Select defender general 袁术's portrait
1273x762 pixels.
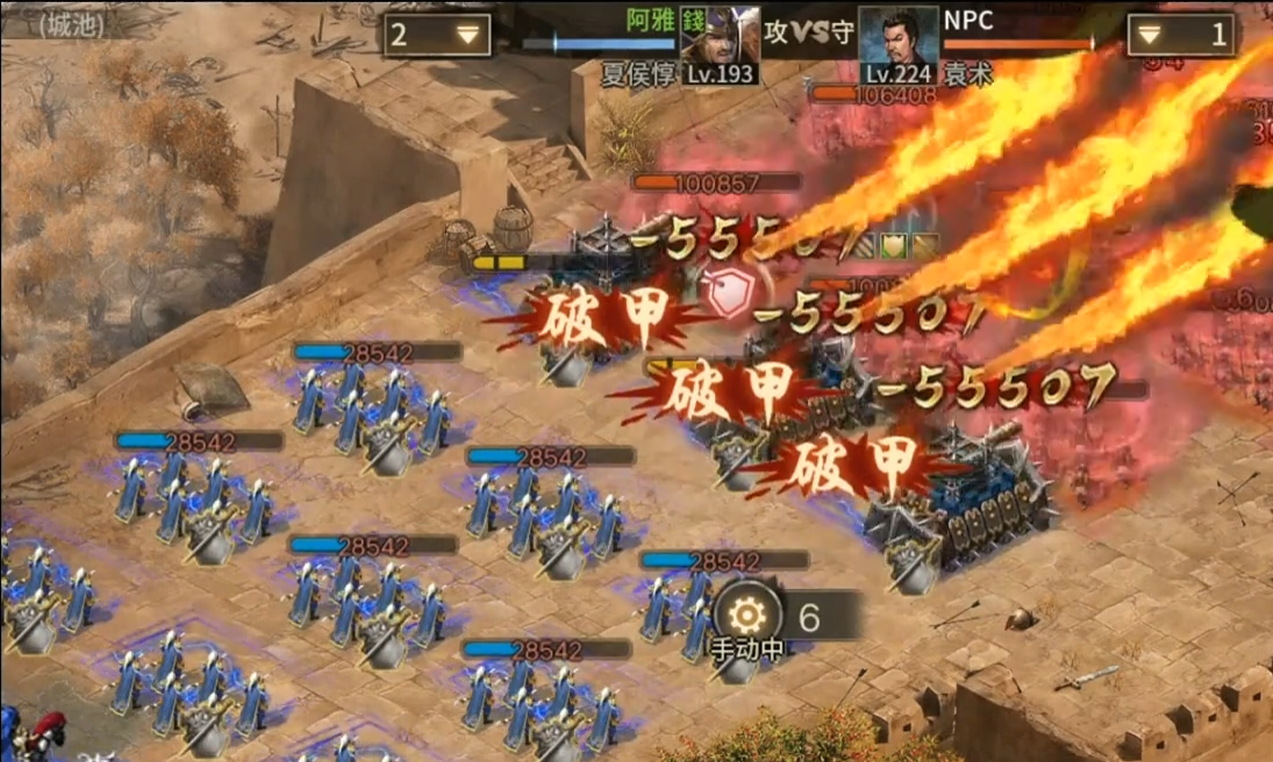[x=898, y=45]
